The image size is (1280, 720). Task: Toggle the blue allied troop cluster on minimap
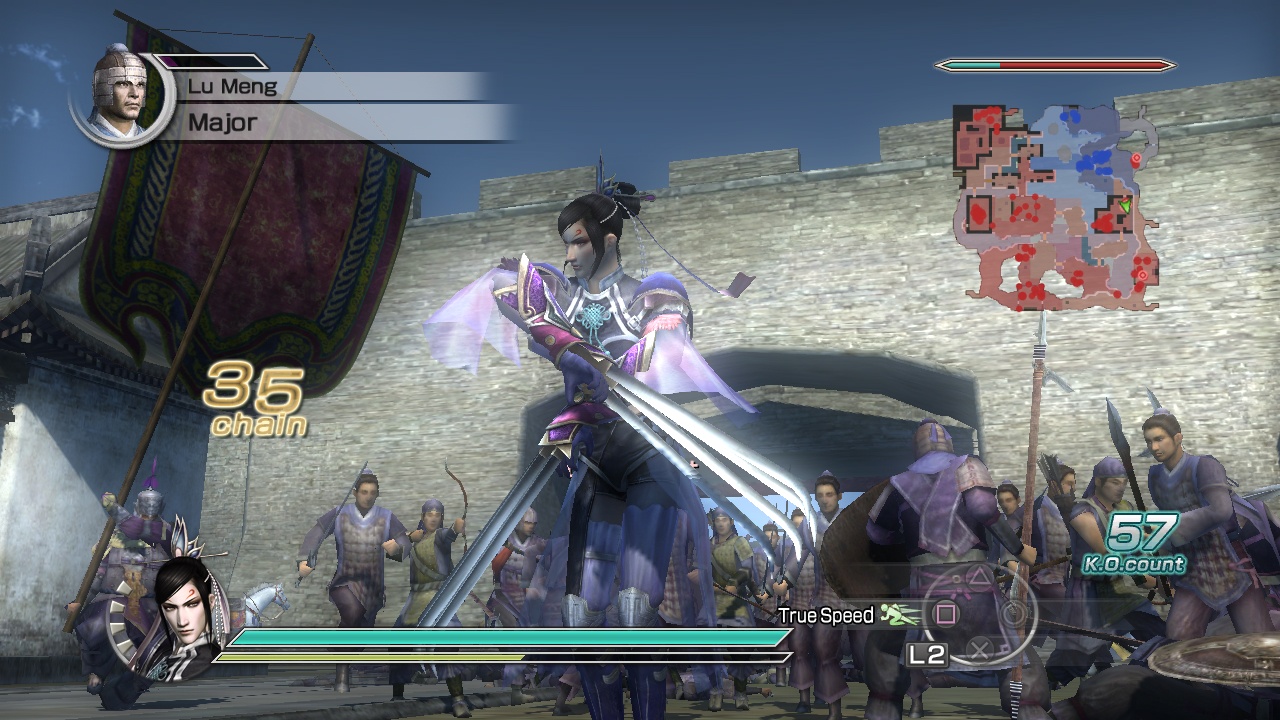click(1095, 160)
